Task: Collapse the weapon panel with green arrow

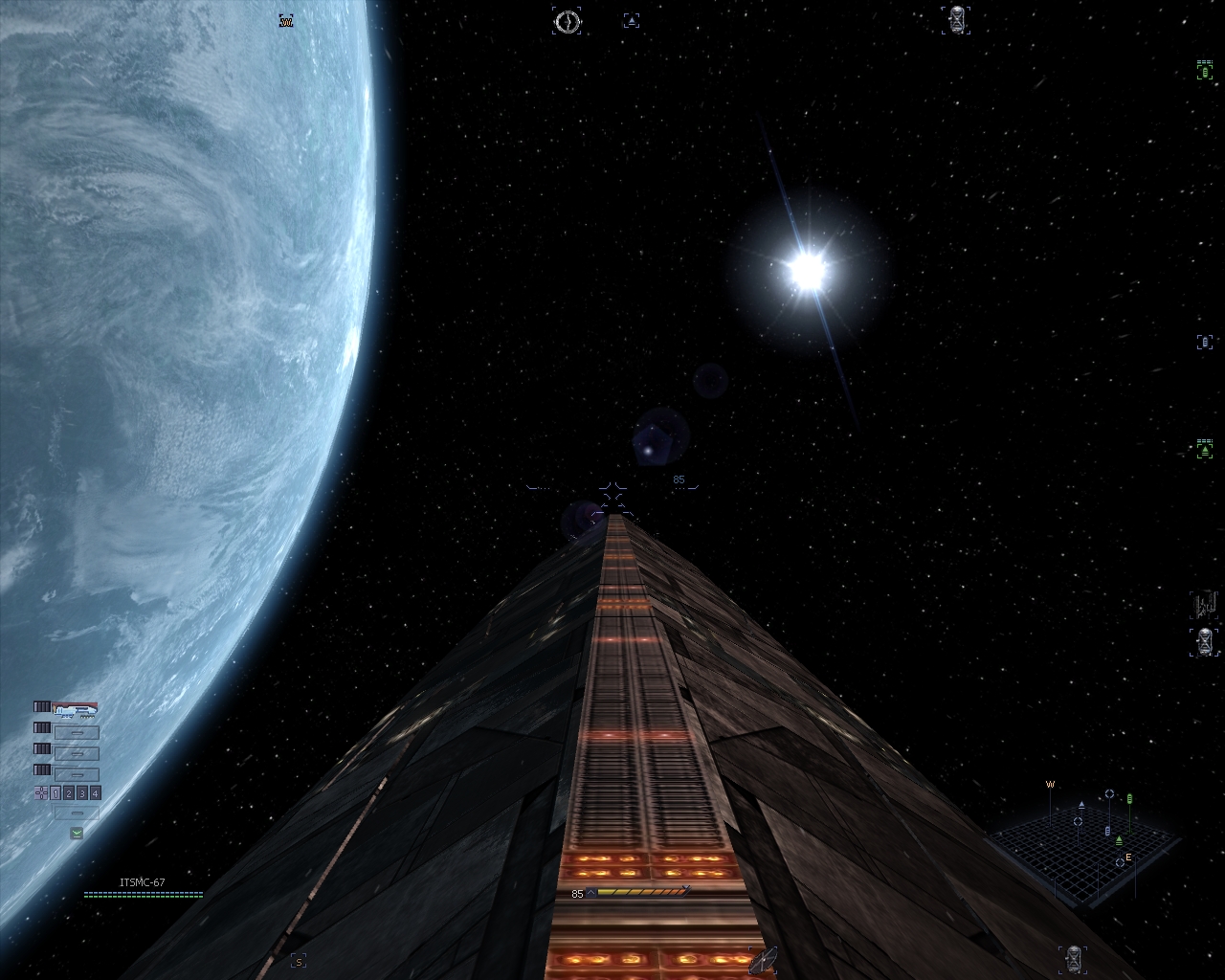Action: [77, 833]
